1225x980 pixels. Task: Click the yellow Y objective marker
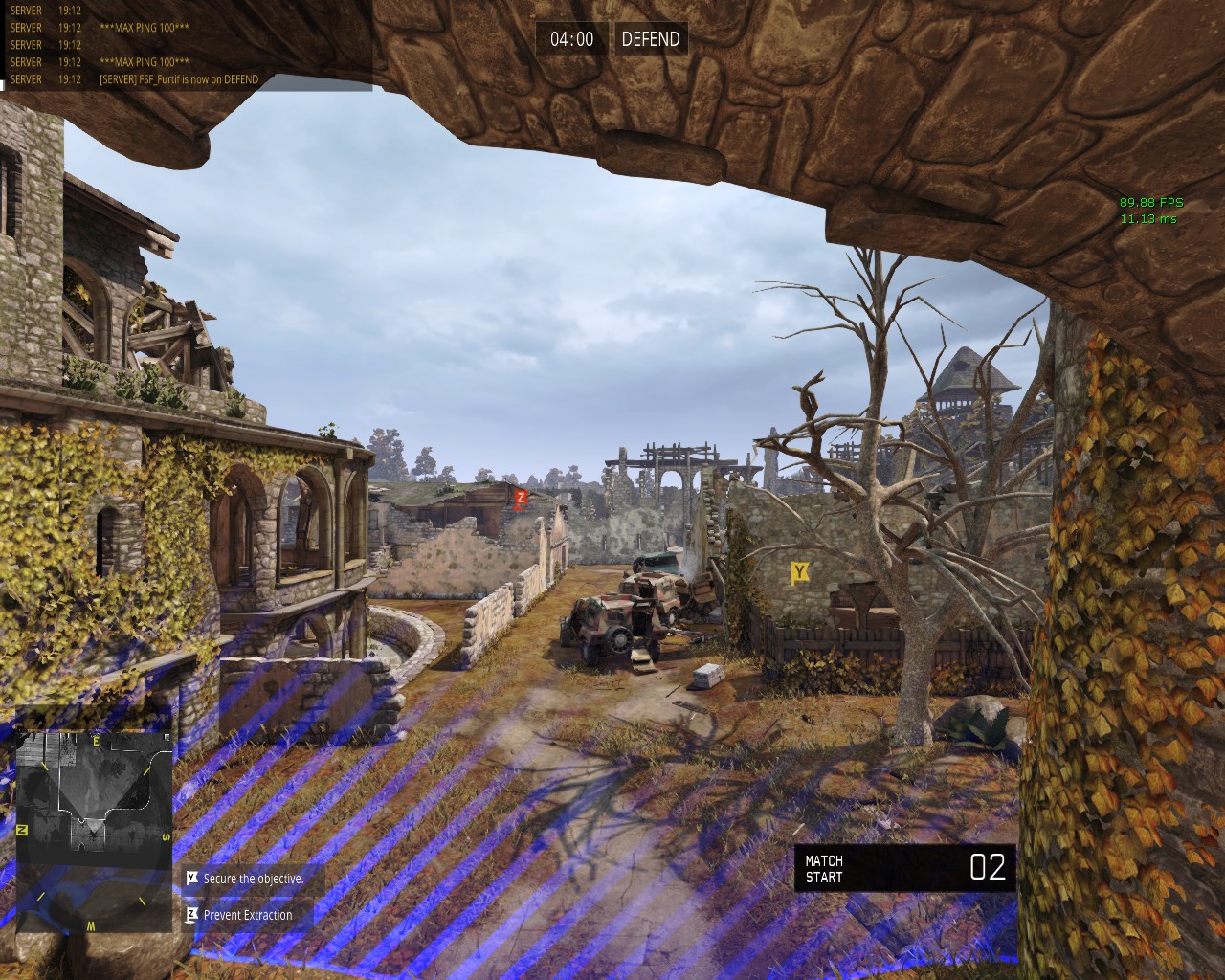(800, 572)
